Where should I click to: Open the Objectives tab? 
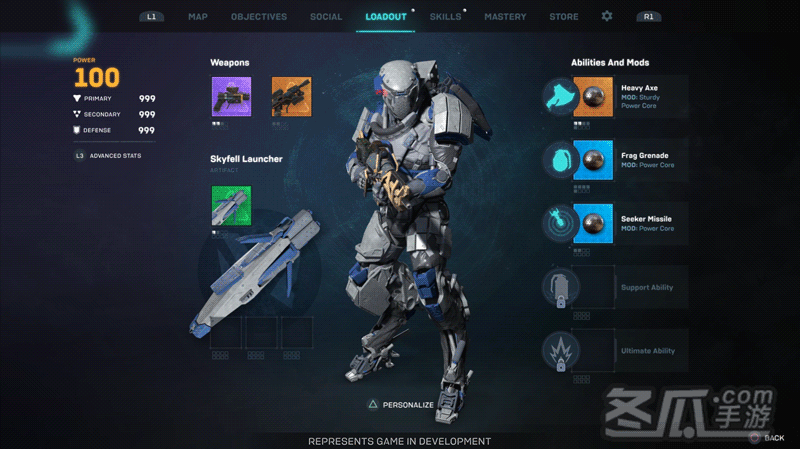click(x=259, y=17)
